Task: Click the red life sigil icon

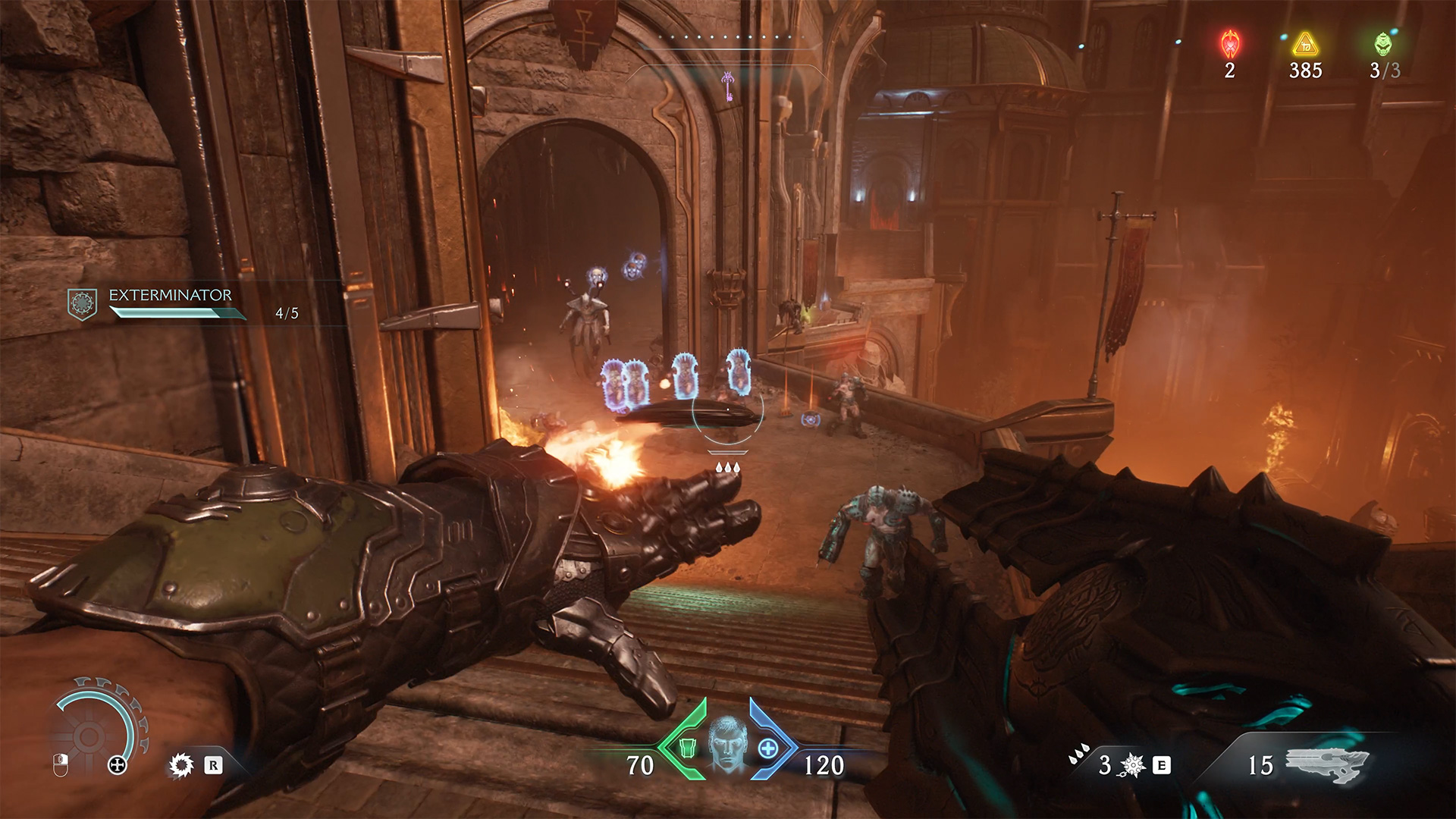Action: (1229, 44)
